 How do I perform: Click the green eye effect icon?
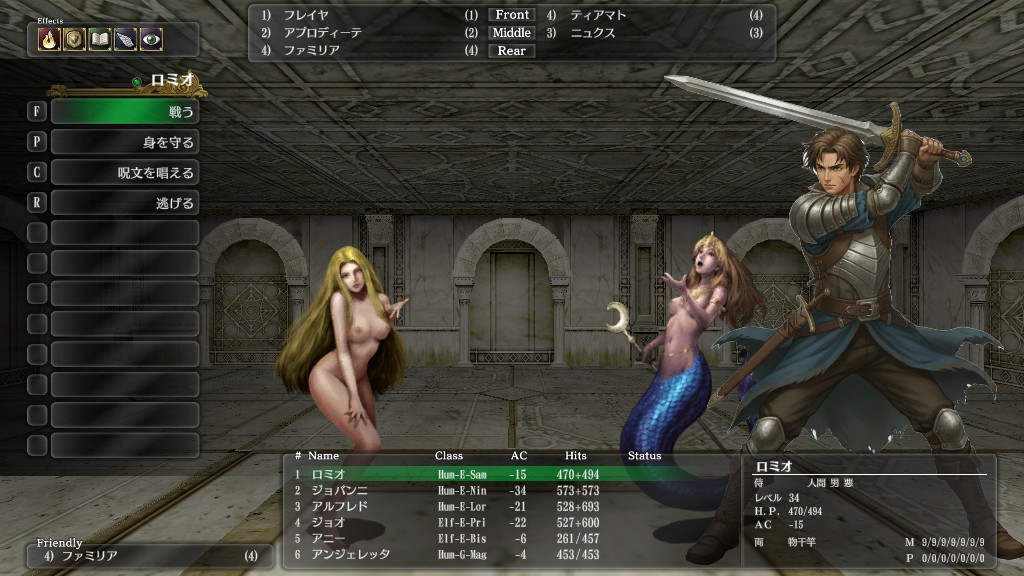tap(151, 39)
